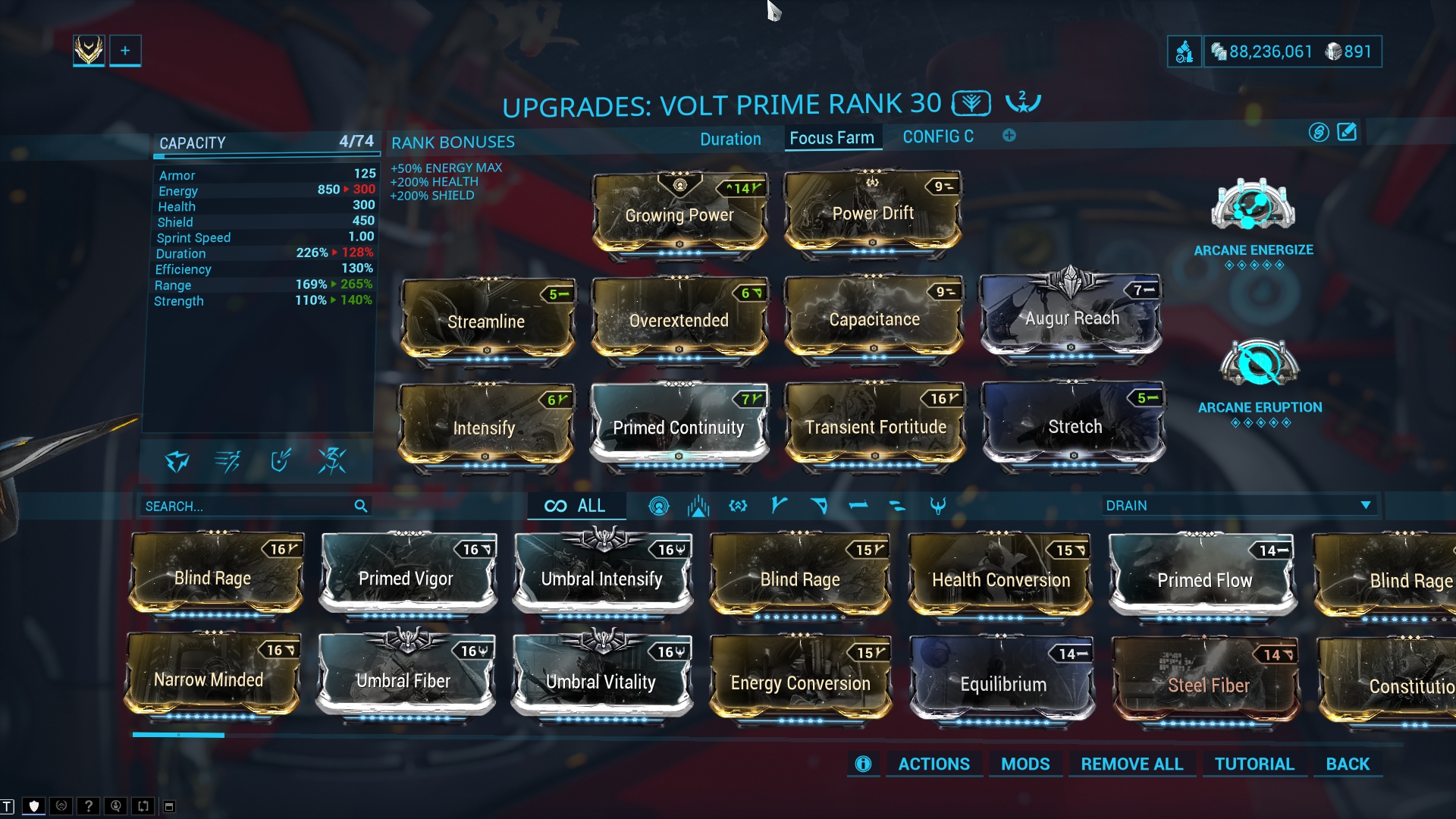Switch to the Duration config tab
The image size is (1456, 819).
click(730, 139)
